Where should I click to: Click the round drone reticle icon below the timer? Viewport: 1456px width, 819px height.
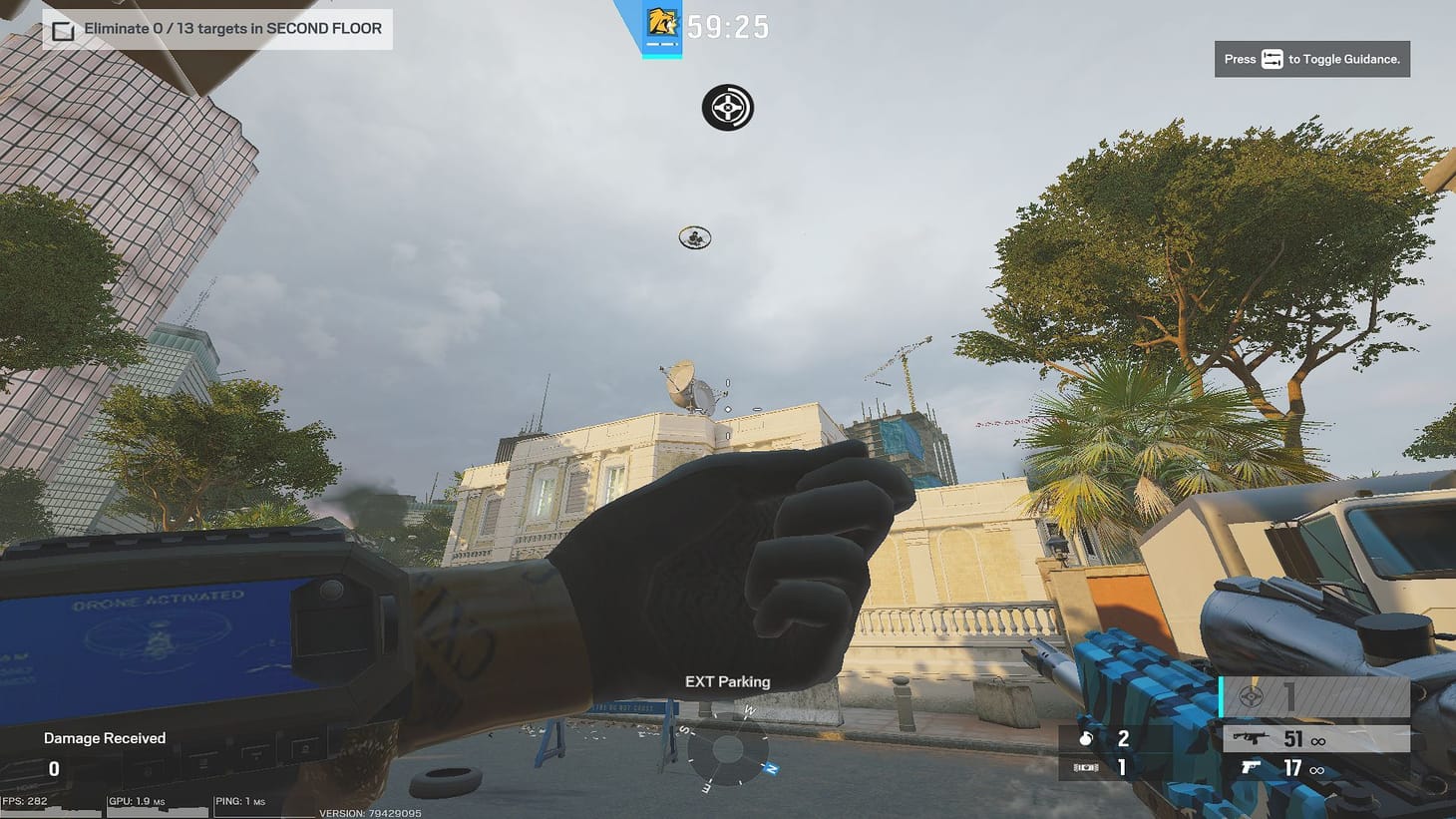(x=728, y=108)
